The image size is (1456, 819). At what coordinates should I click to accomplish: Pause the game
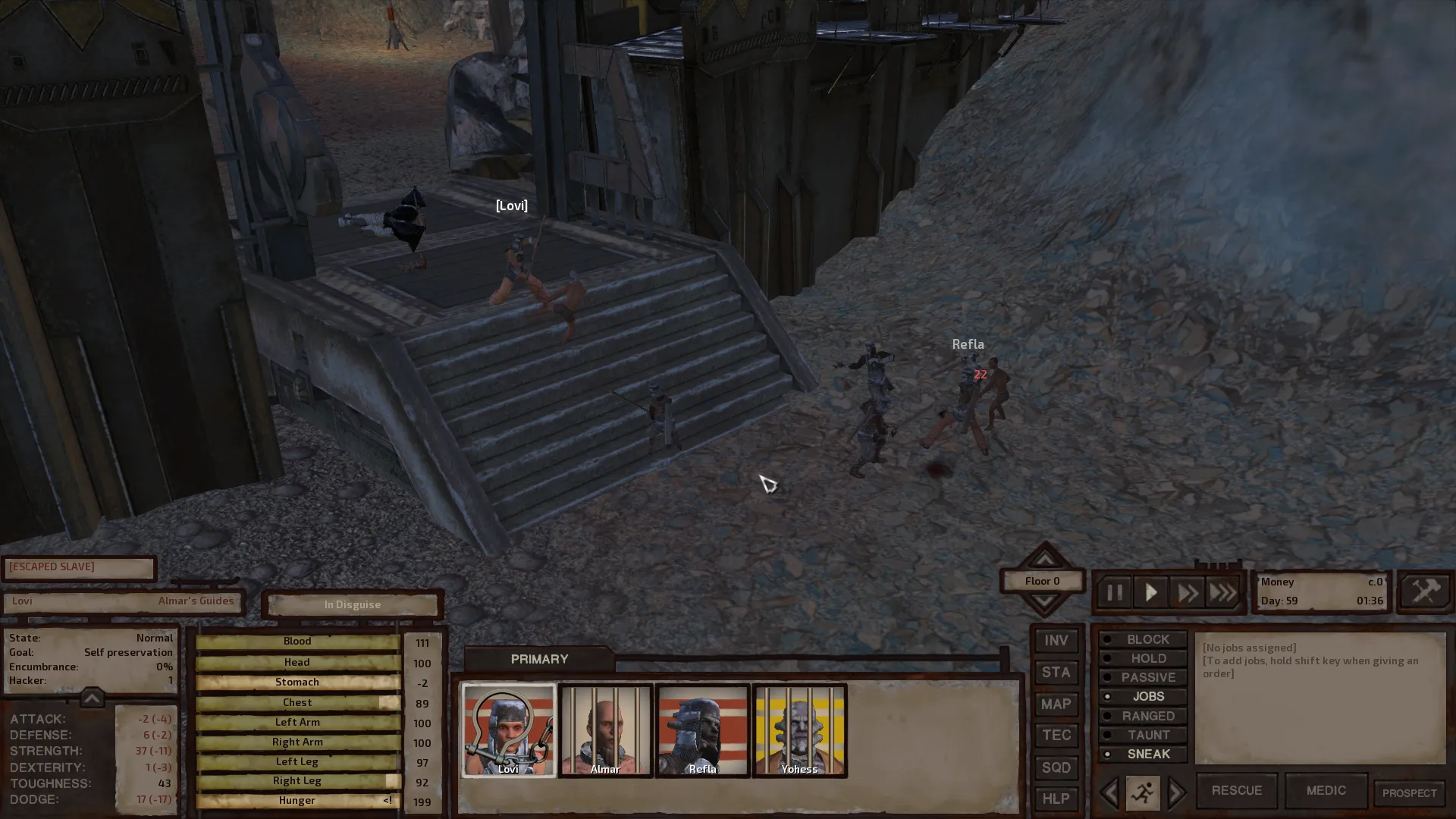coord(1114,592)
